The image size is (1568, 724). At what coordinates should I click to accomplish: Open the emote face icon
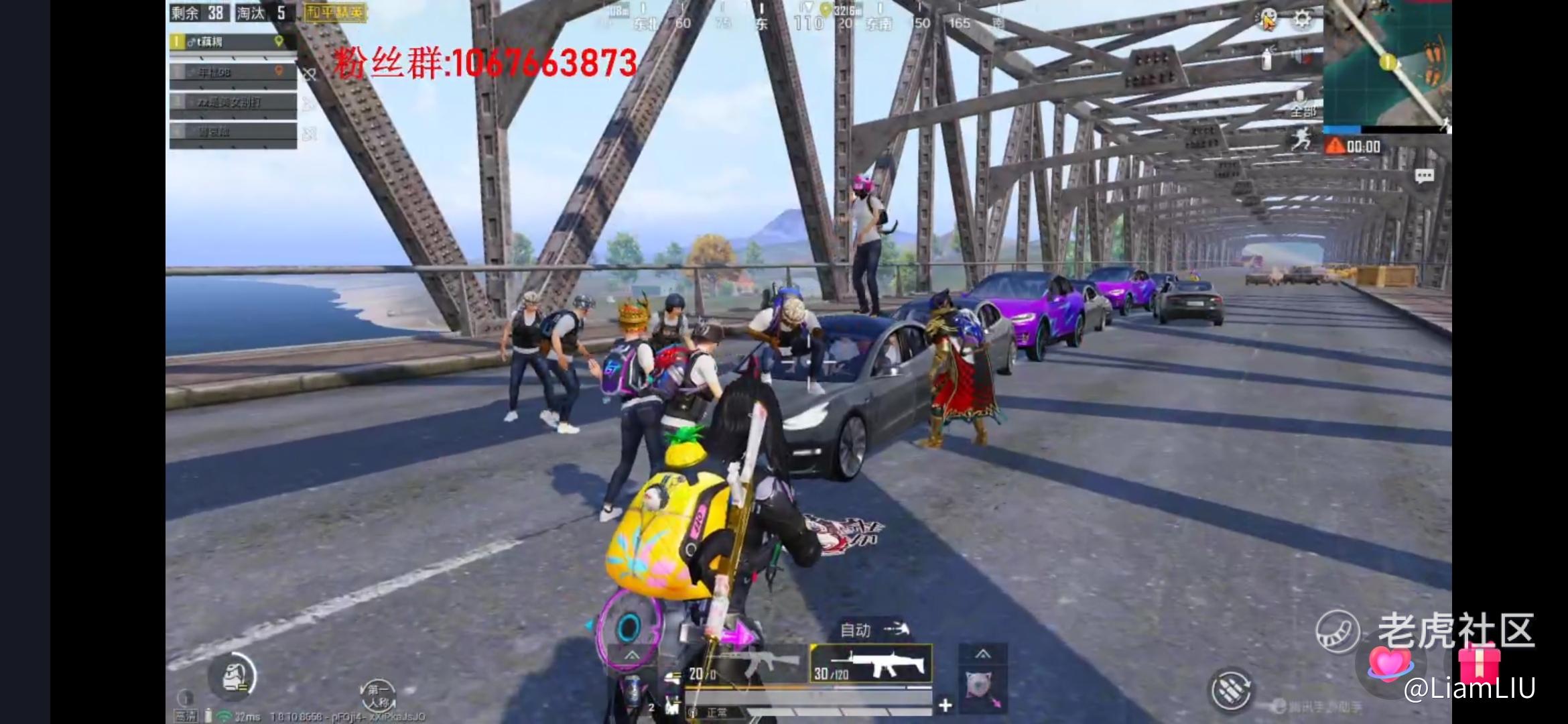(1267, 19)
